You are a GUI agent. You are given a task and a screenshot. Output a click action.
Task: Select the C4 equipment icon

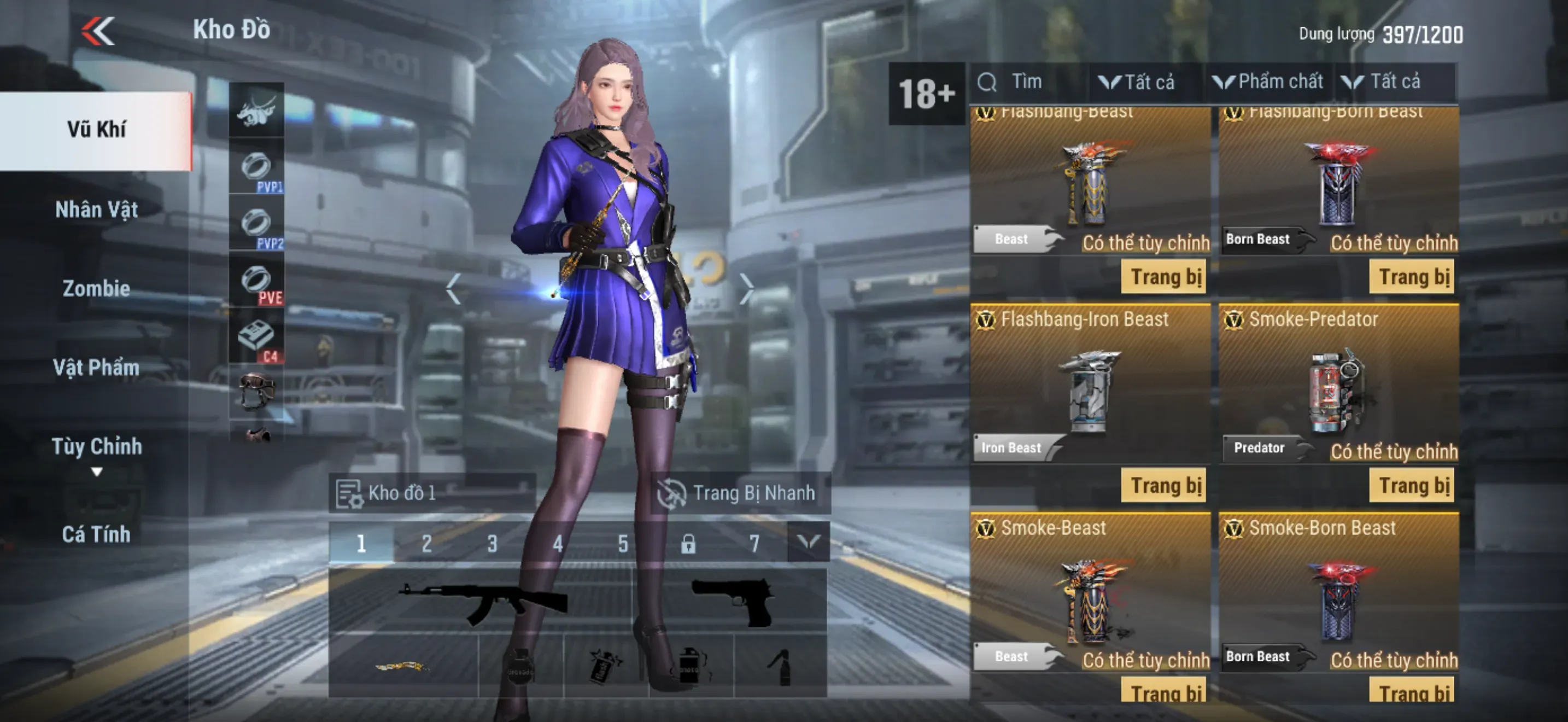(257, 338)
